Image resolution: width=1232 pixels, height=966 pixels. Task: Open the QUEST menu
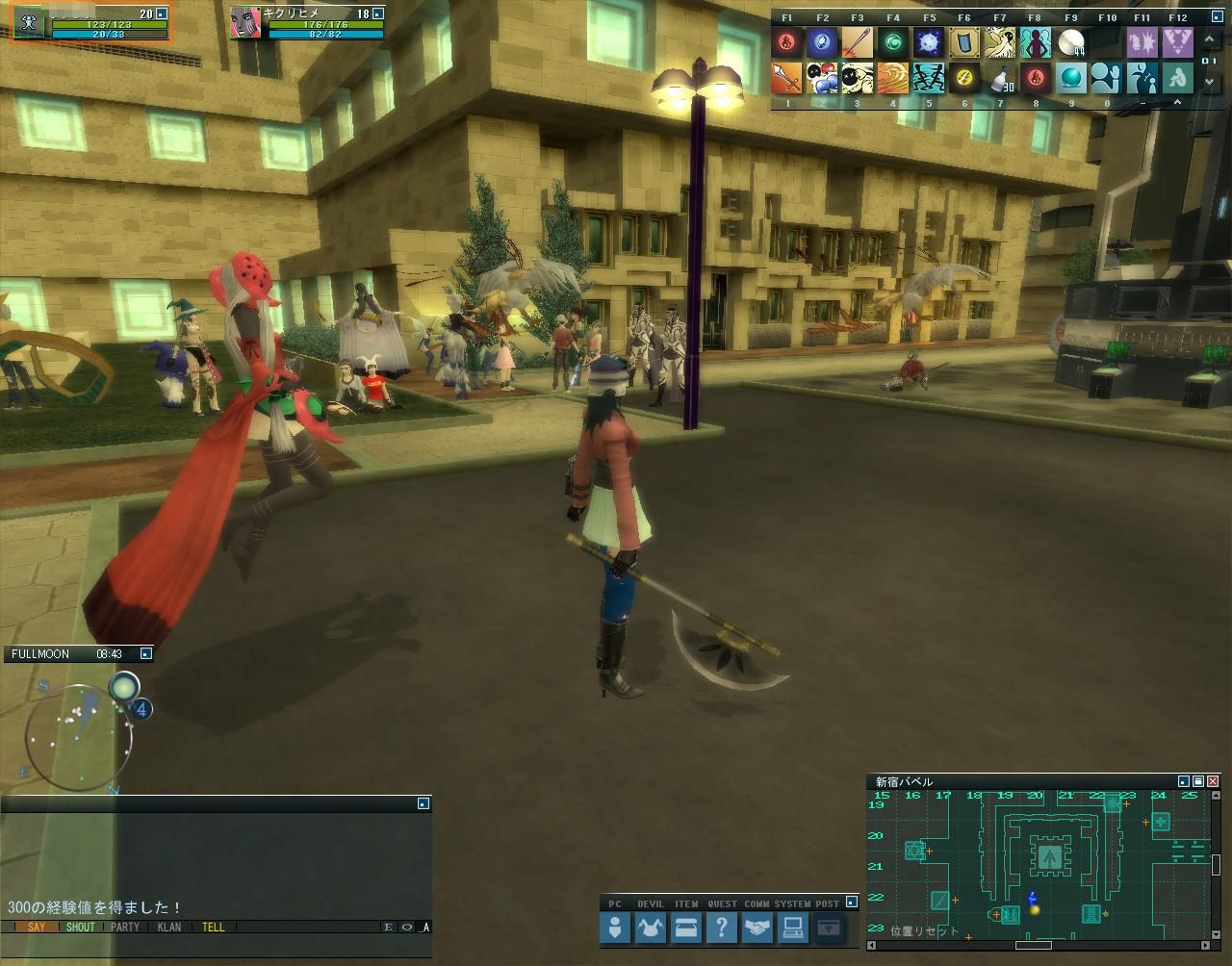tap(722, 928)
